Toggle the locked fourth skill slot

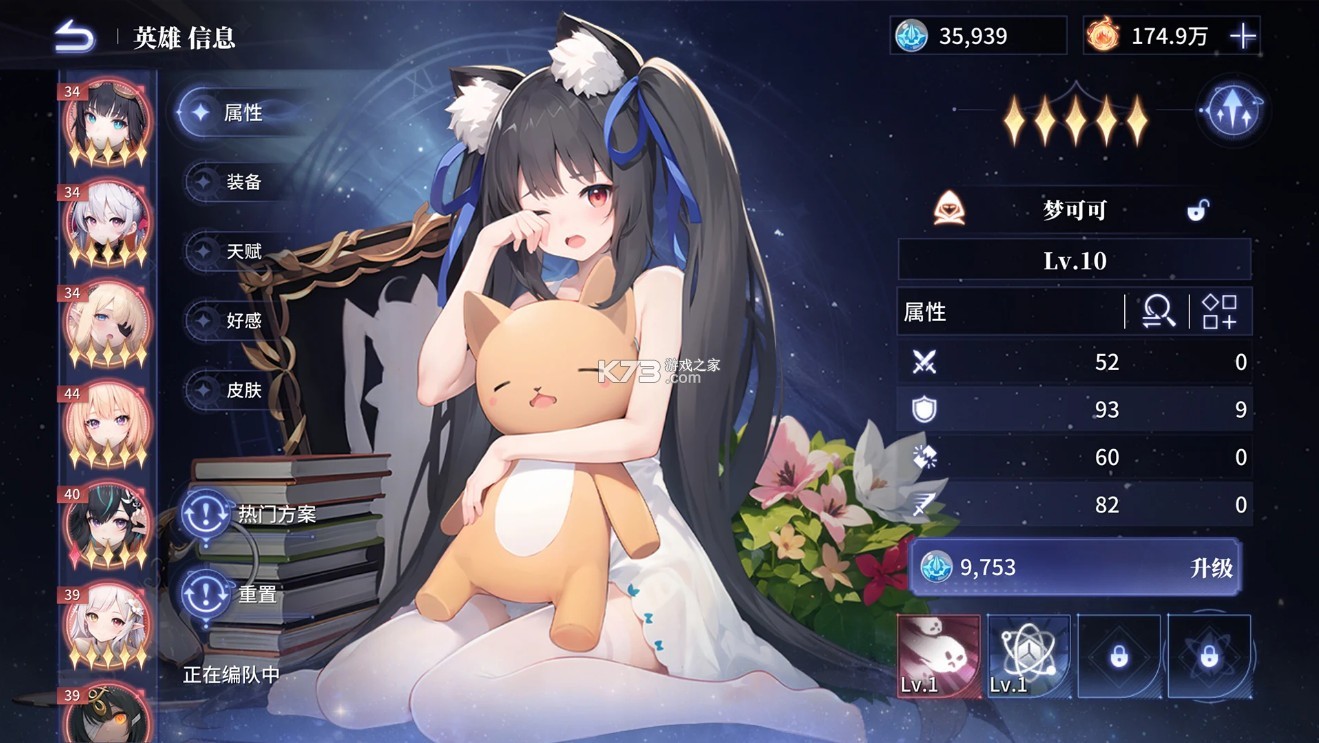click(1210, 655)
